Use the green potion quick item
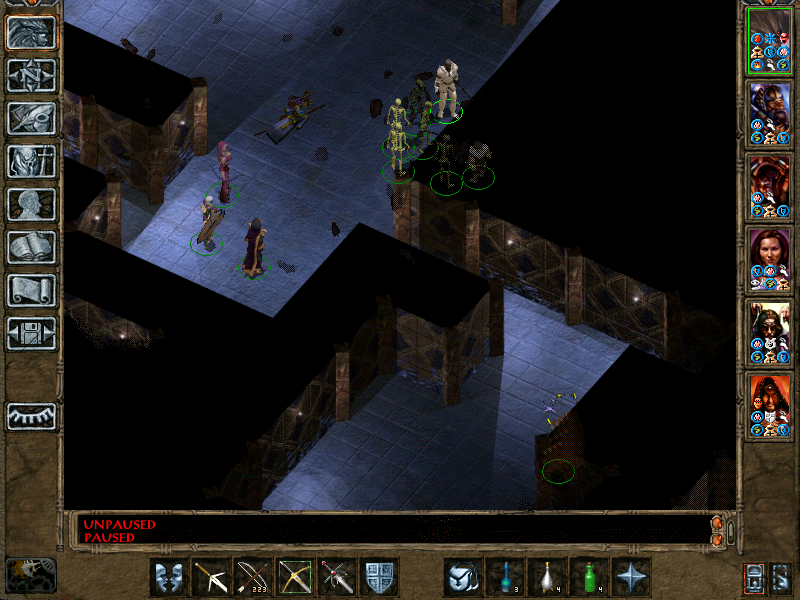The width and height of the screenshot is (800, 600). (589, 577)
